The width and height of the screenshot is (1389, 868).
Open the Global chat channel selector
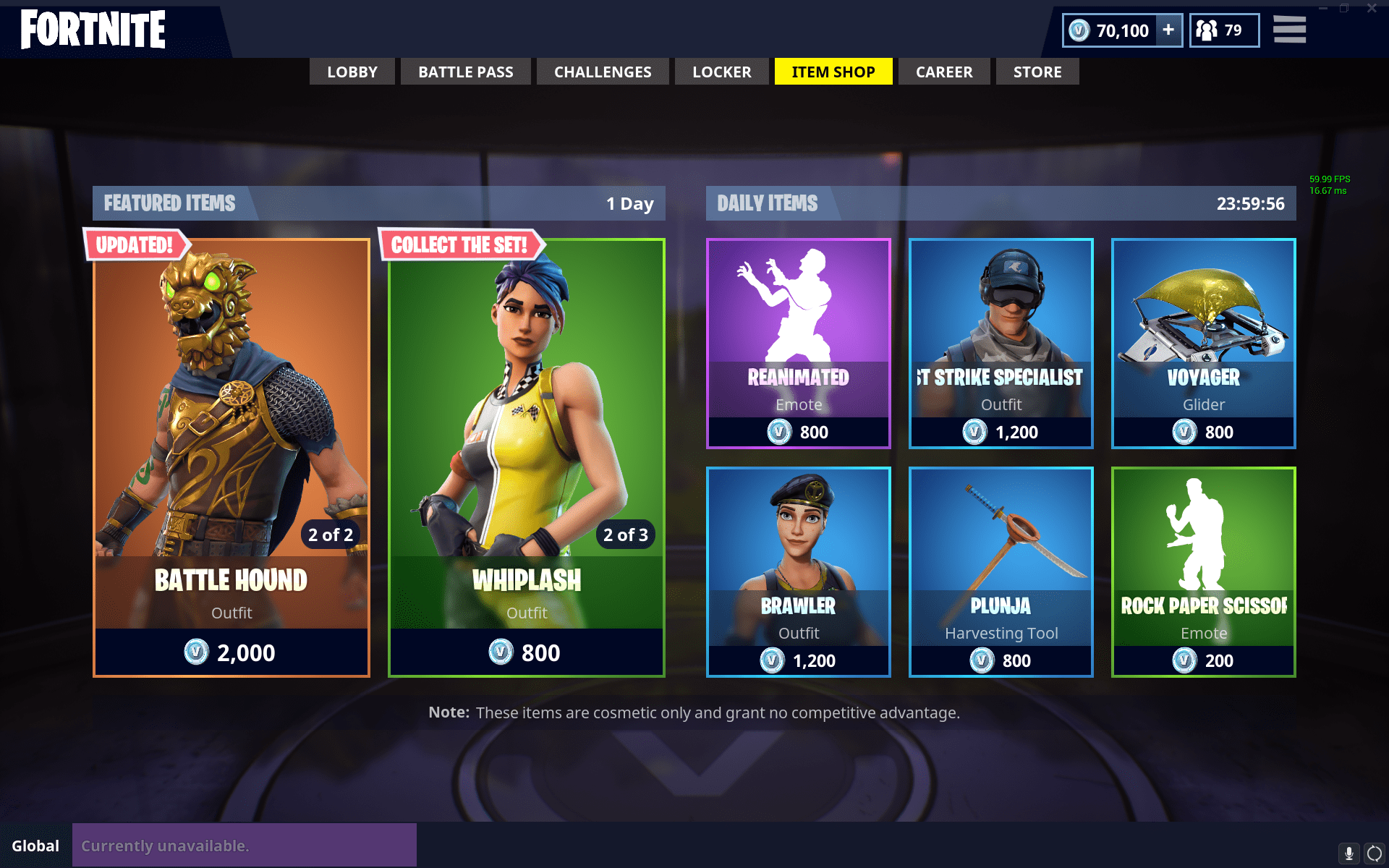point(35,845)
